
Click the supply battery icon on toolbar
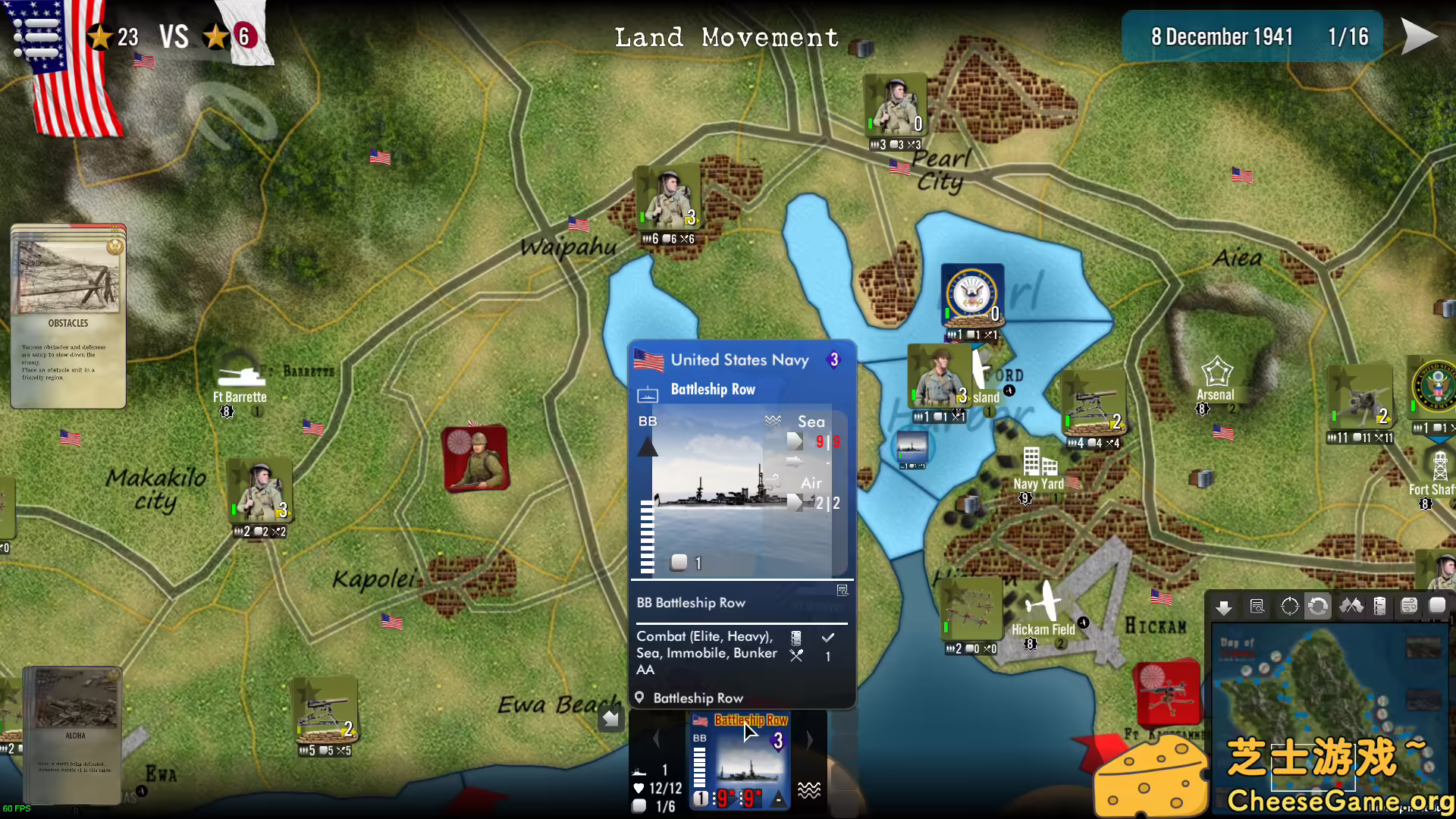click(x=1380, y=605)
